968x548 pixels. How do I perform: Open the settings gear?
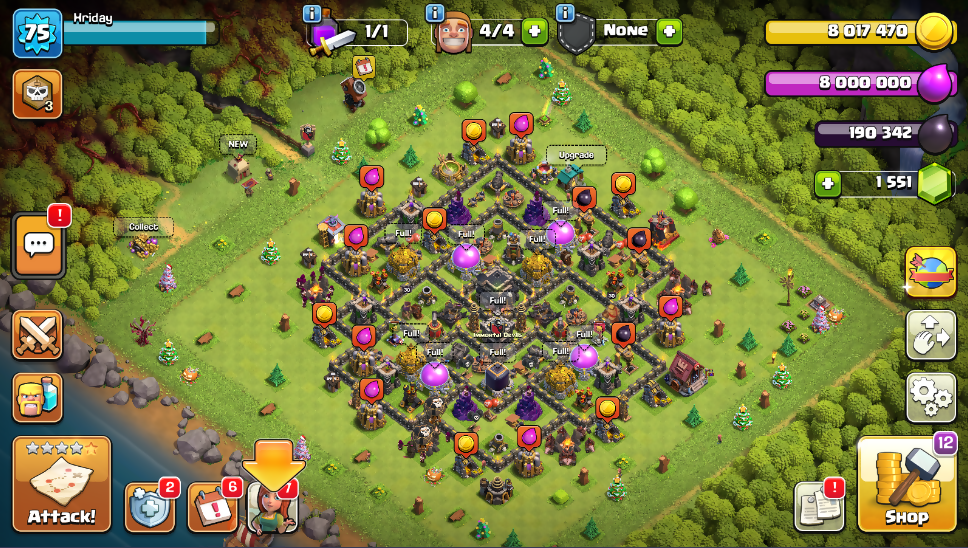tap(930, 397)
